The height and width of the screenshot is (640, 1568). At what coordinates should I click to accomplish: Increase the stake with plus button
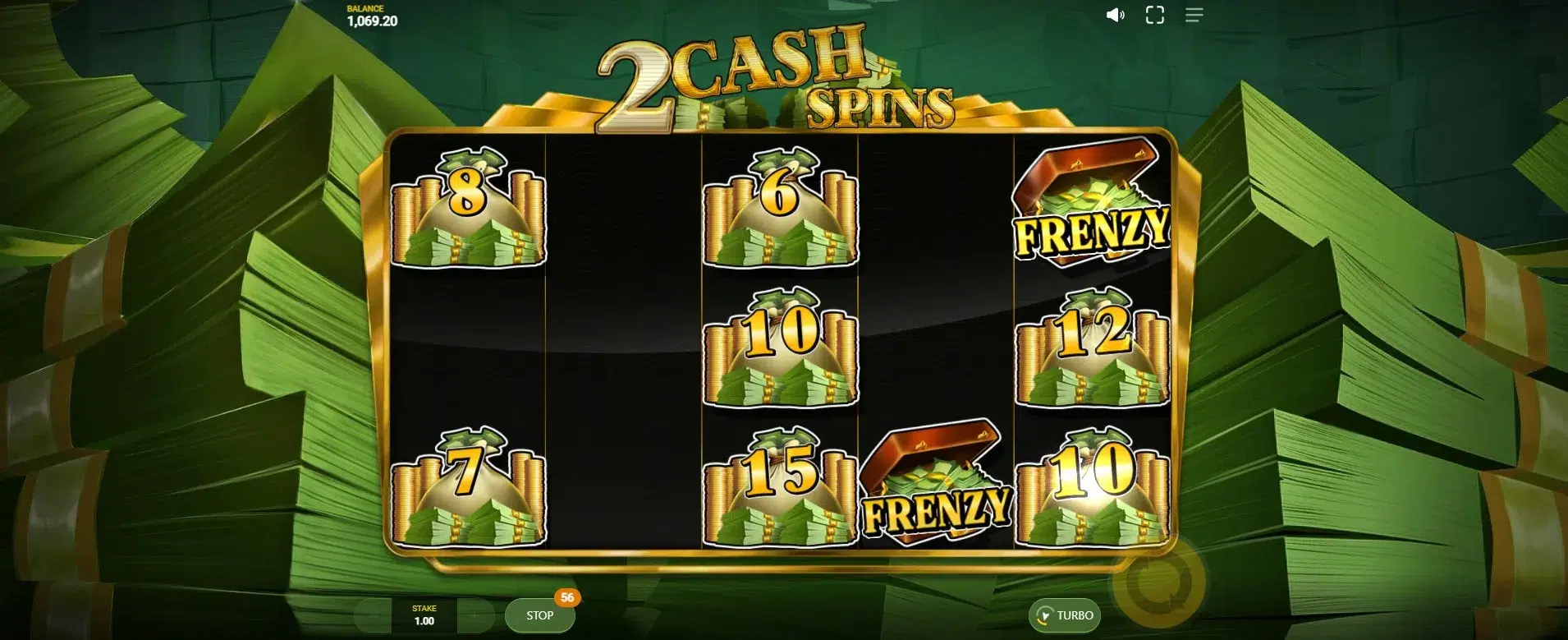tap(476, 615)
